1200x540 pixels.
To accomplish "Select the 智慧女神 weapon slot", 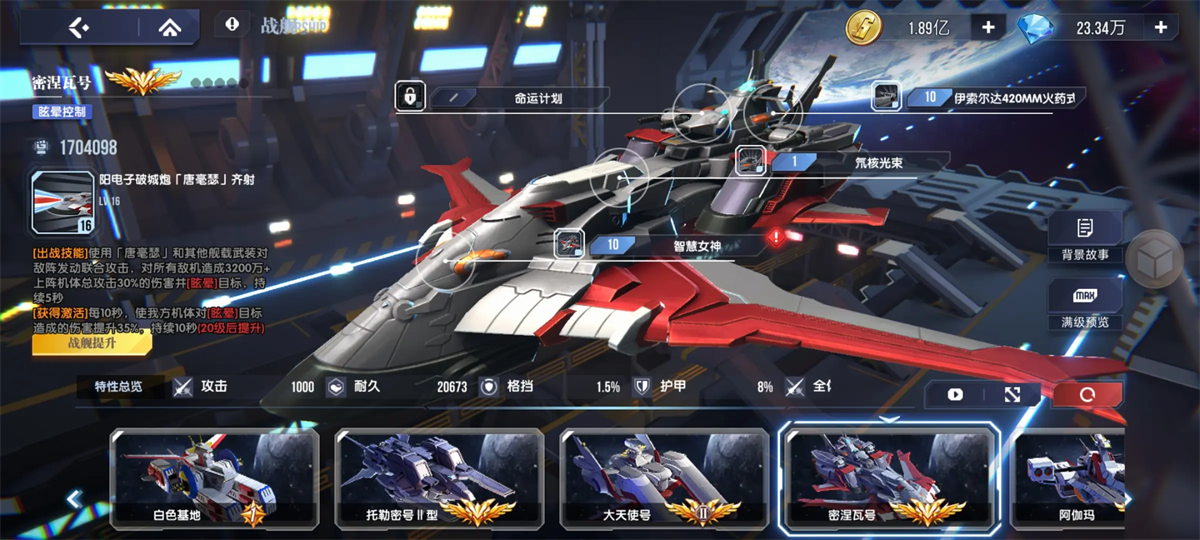I will tap(665, 244).
